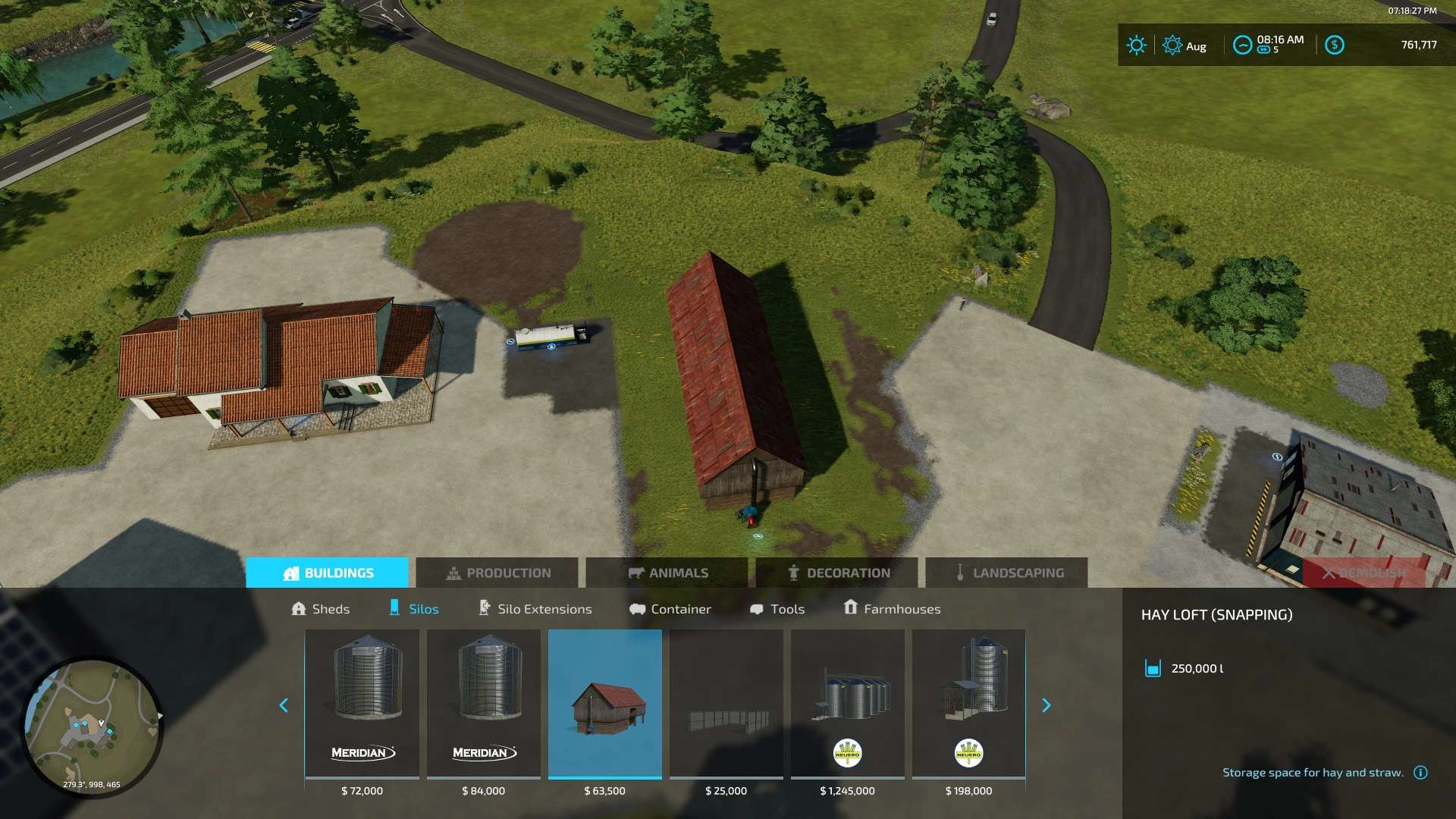This screenshot has height=819, width=1456.
Task: Select the Silos category
Action: 414,609
